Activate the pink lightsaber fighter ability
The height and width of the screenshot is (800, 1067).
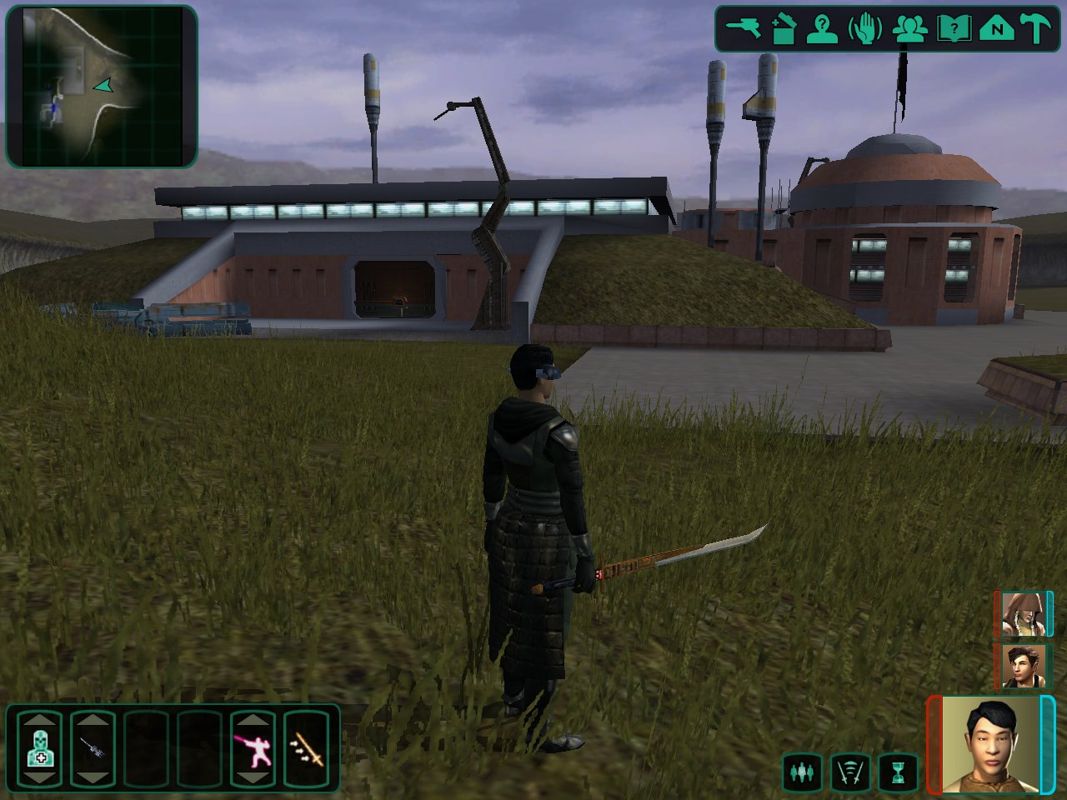252,748
